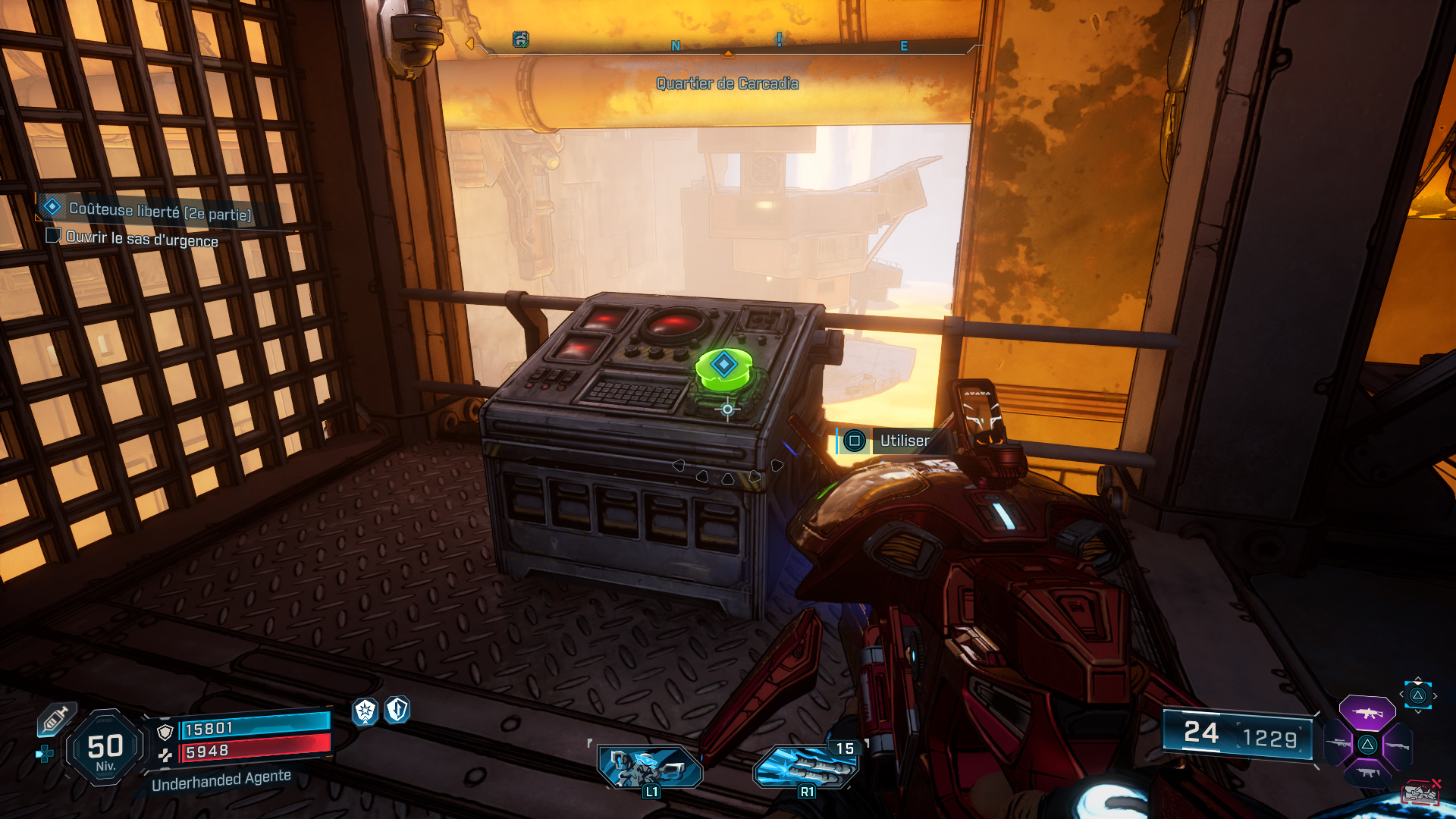Pick the SMG slot at the bottom of the wheel
Viewport: 1456px width, 819px height.
(x=1367, y=772)
